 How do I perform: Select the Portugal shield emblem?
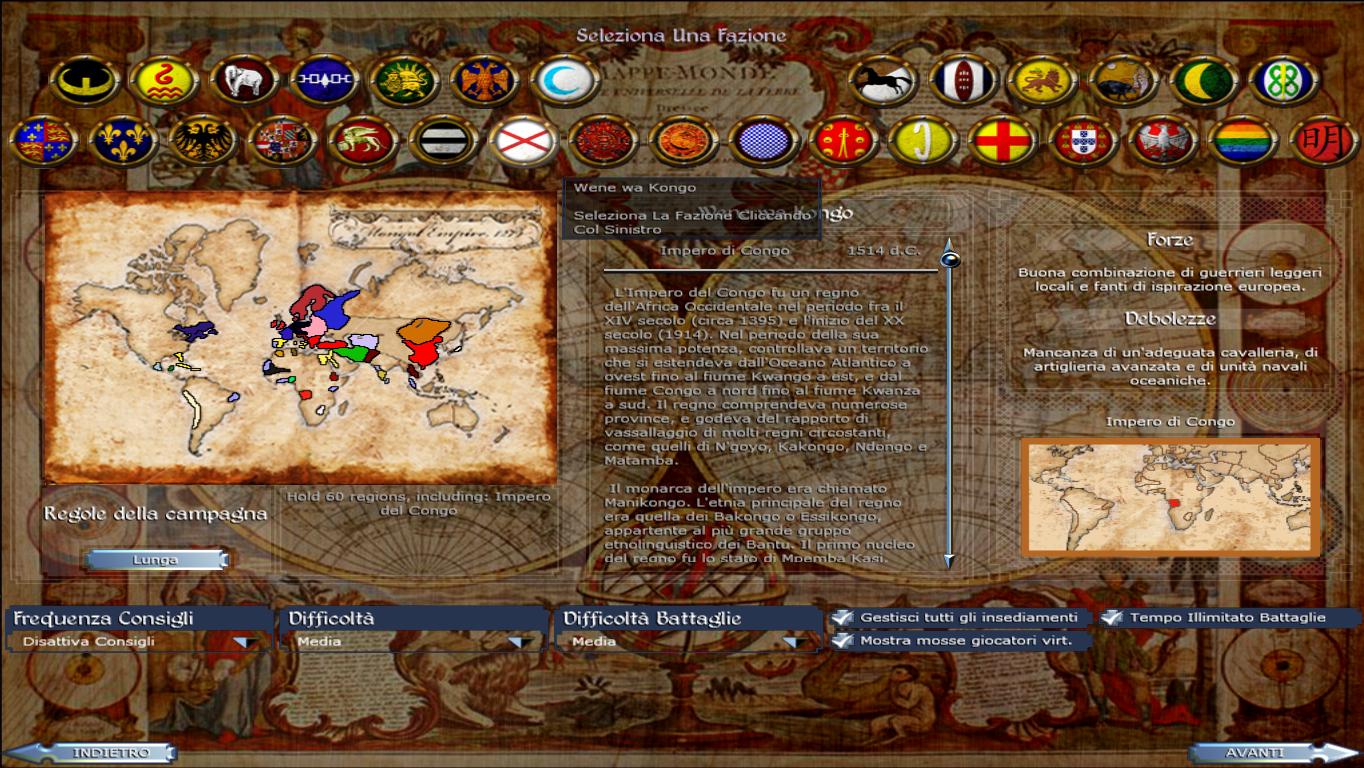pos(1083,140)
